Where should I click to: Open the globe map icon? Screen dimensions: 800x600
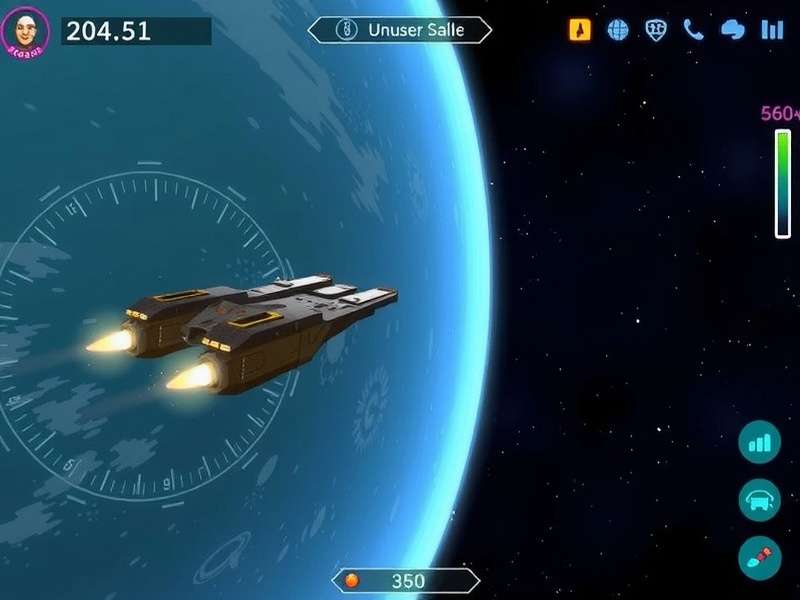pos(619,30)
